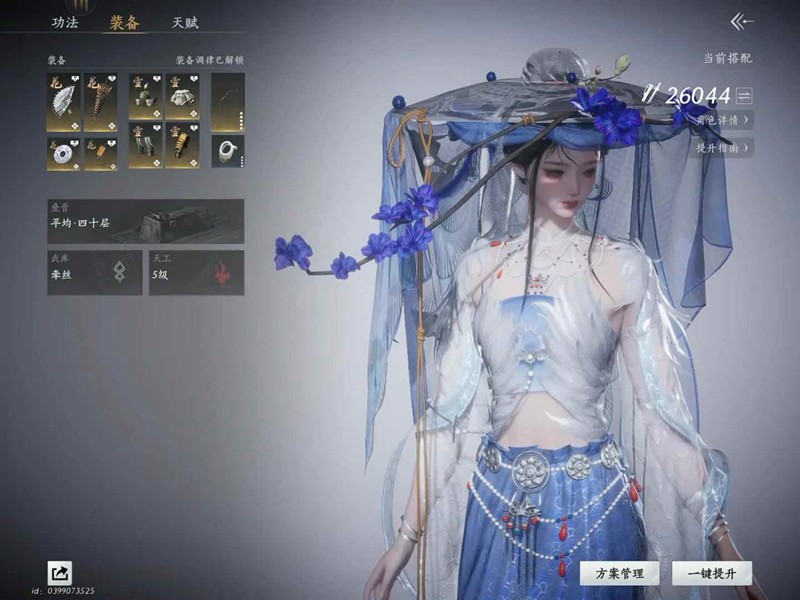Open the 天赋 tab
The image size is (800, 600).
point(185,22)
